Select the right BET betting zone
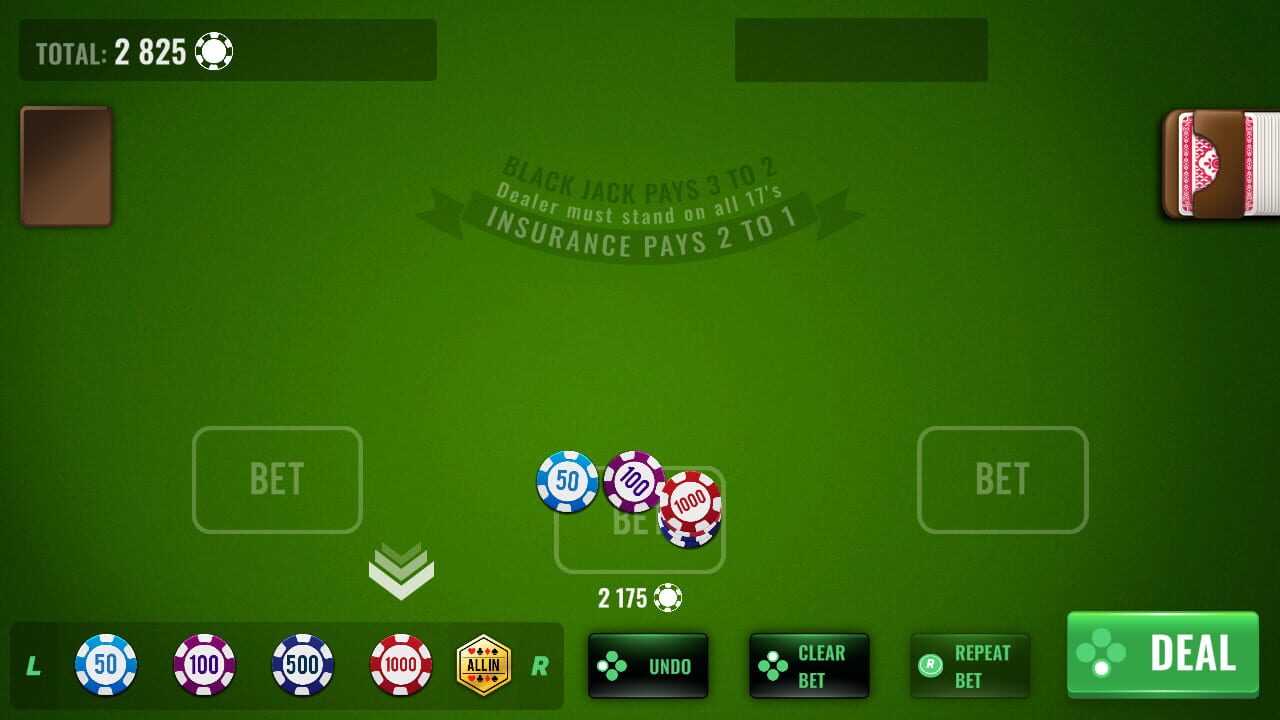The image size is (1280, 720). point(1003,480)
